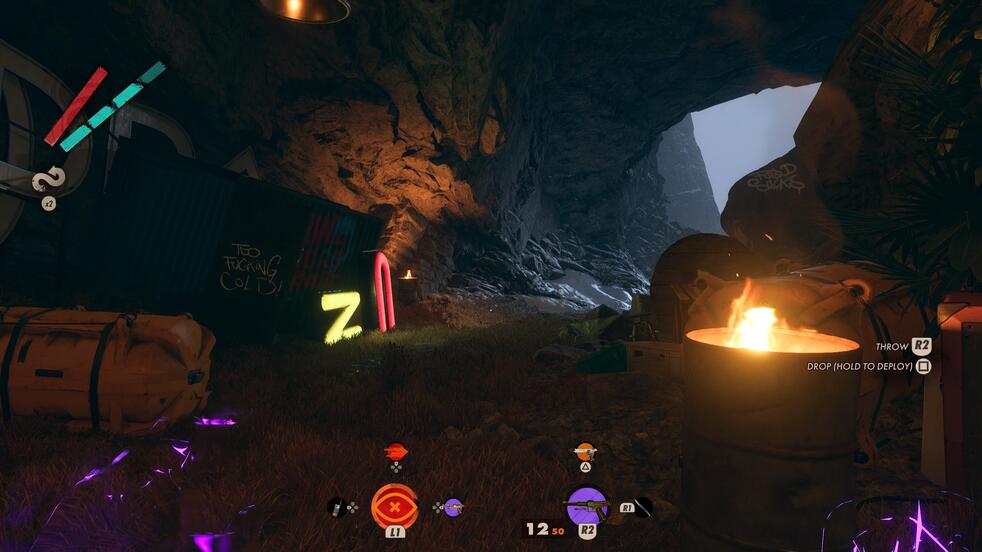Screen dimensions: 982x552
Task: Pick the small purple gun icon
Action: (x=453, y=507)
